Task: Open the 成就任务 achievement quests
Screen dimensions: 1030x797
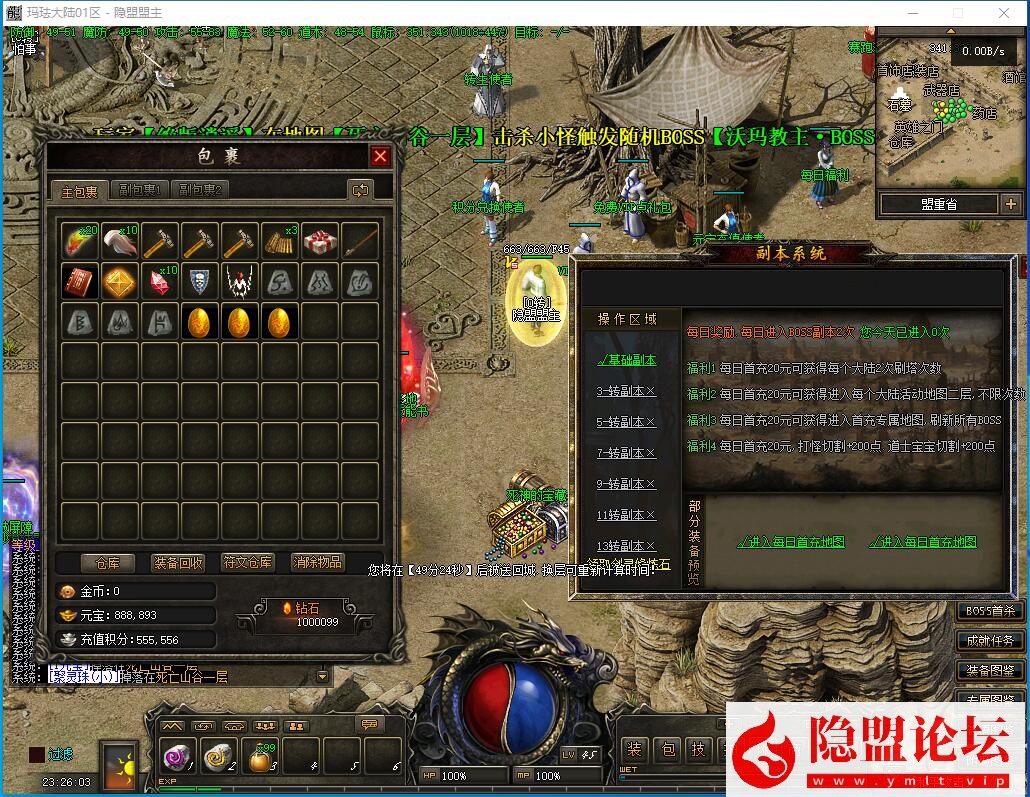Action: 989,641
